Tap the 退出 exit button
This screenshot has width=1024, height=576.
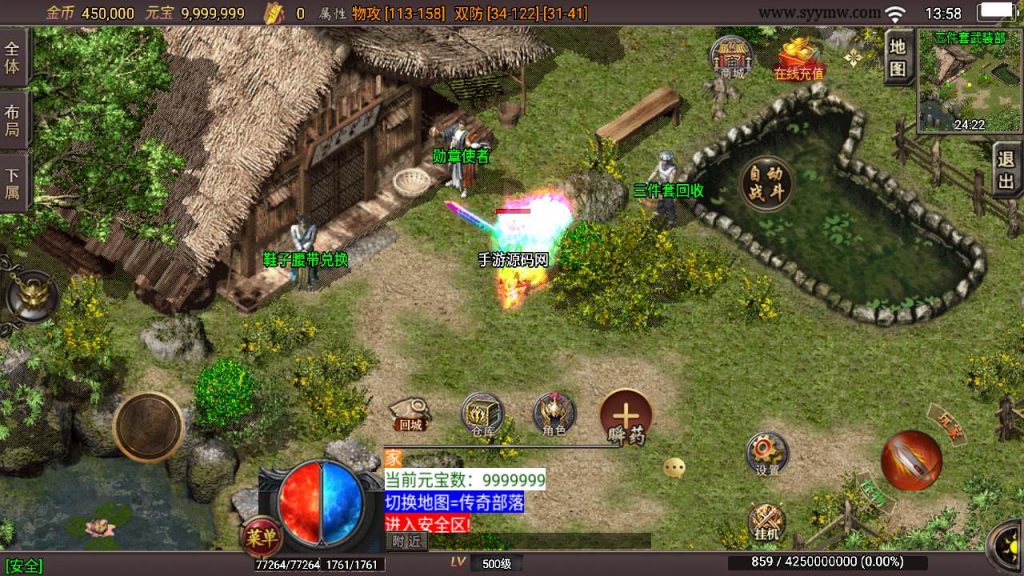1006,170
